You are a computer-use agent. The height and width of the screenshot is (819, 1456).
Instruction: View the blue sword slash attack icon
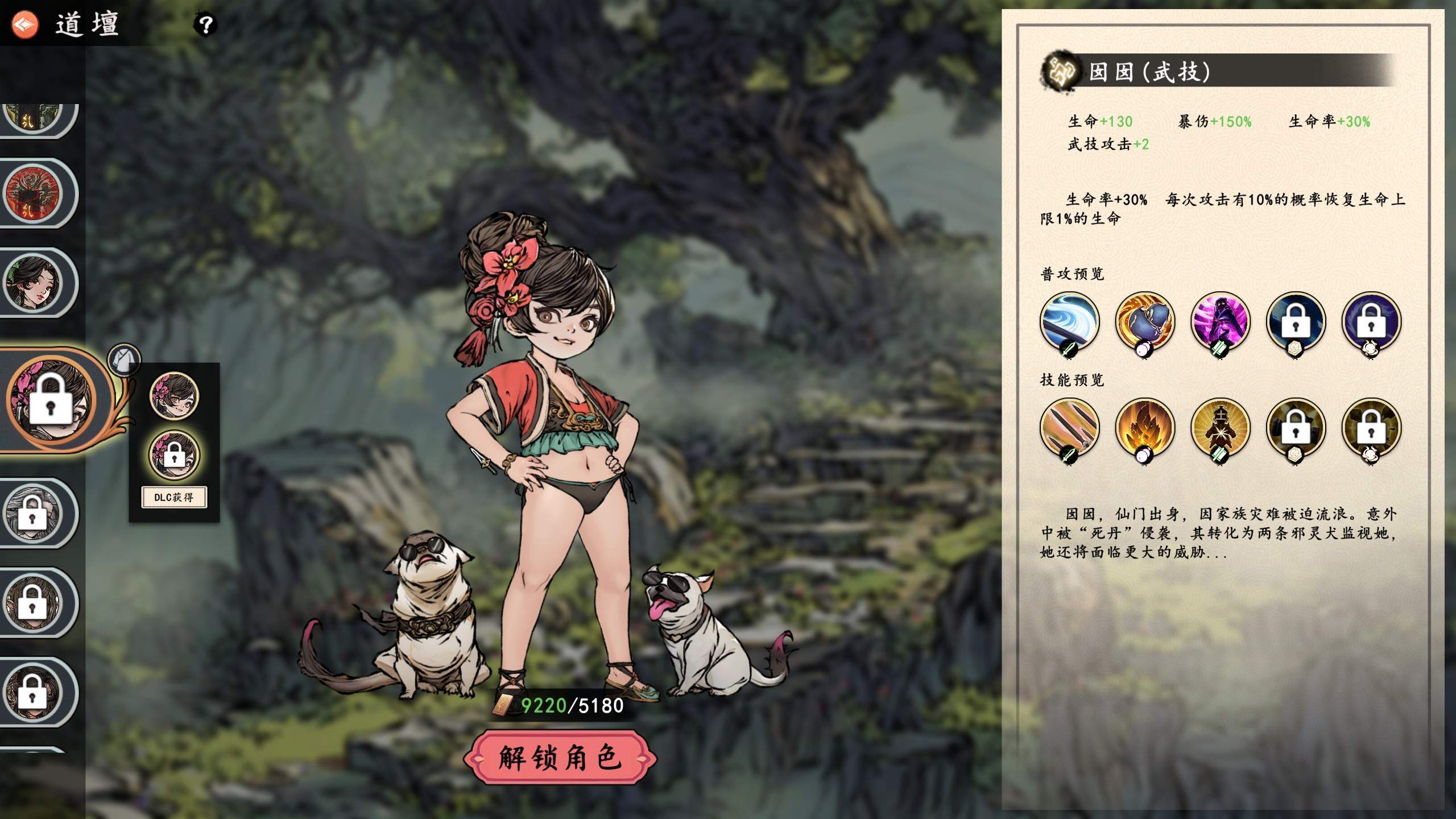[x=1069, y=322]
